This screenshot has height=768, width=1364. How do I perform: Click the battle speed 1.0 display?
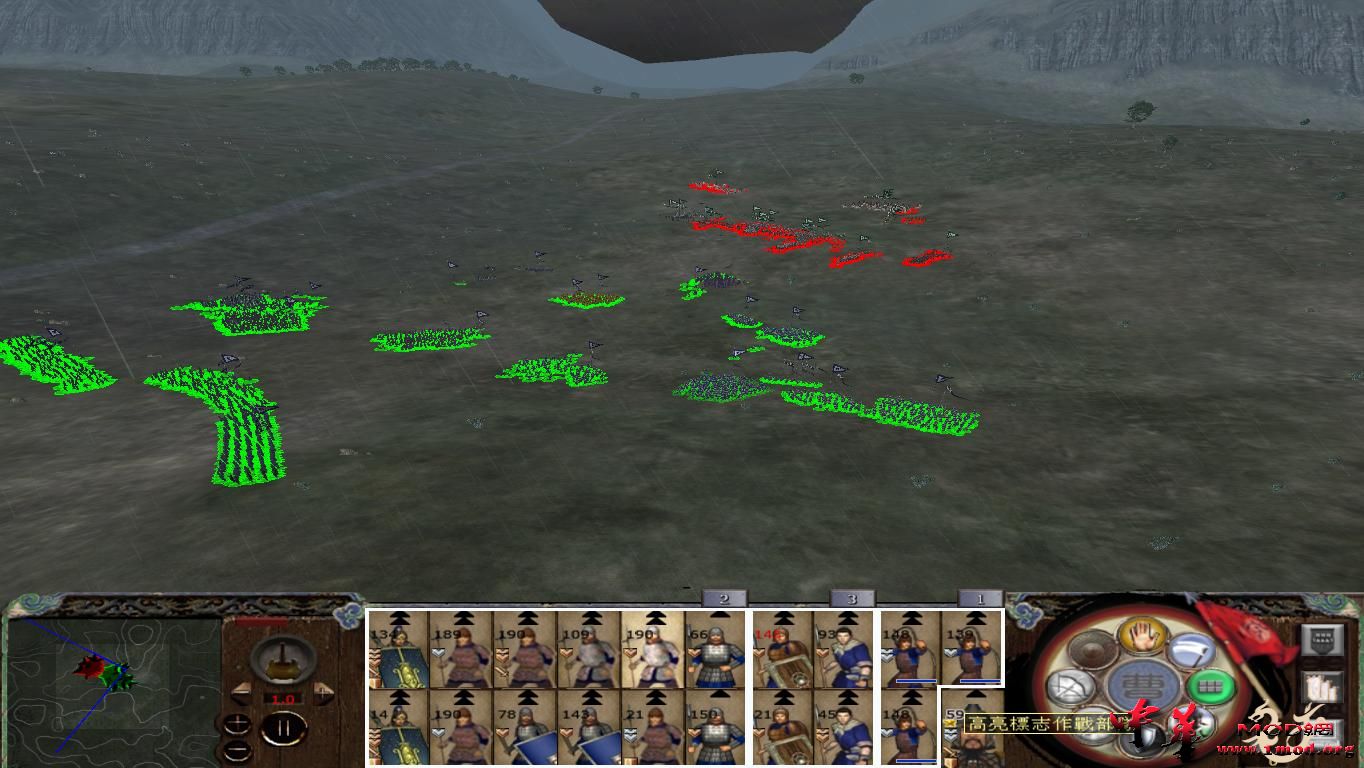pos(283,697)
